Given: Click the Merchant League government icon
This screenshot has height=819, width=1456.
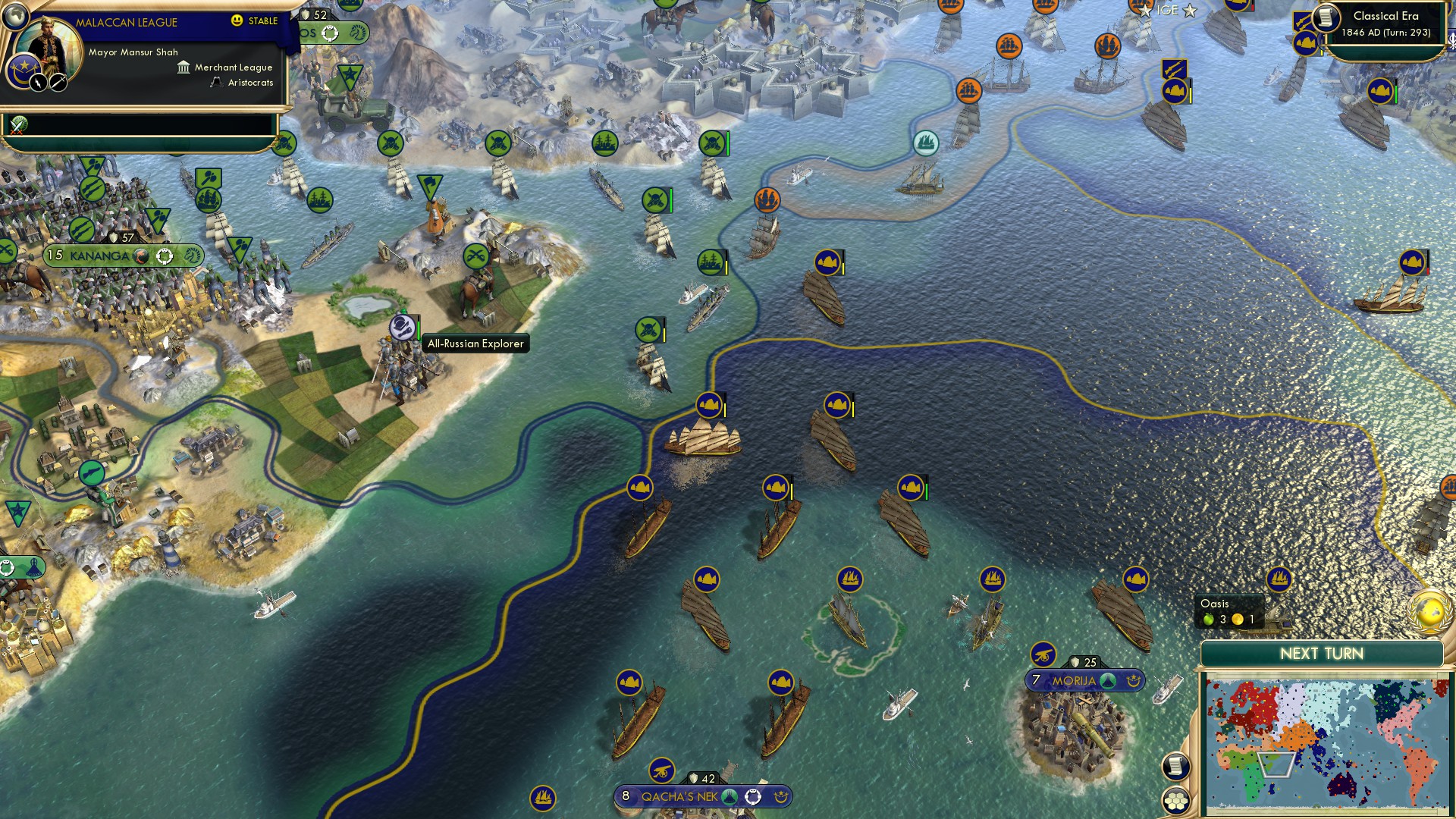Looking at the screenshot, I should tap(183, 68).
